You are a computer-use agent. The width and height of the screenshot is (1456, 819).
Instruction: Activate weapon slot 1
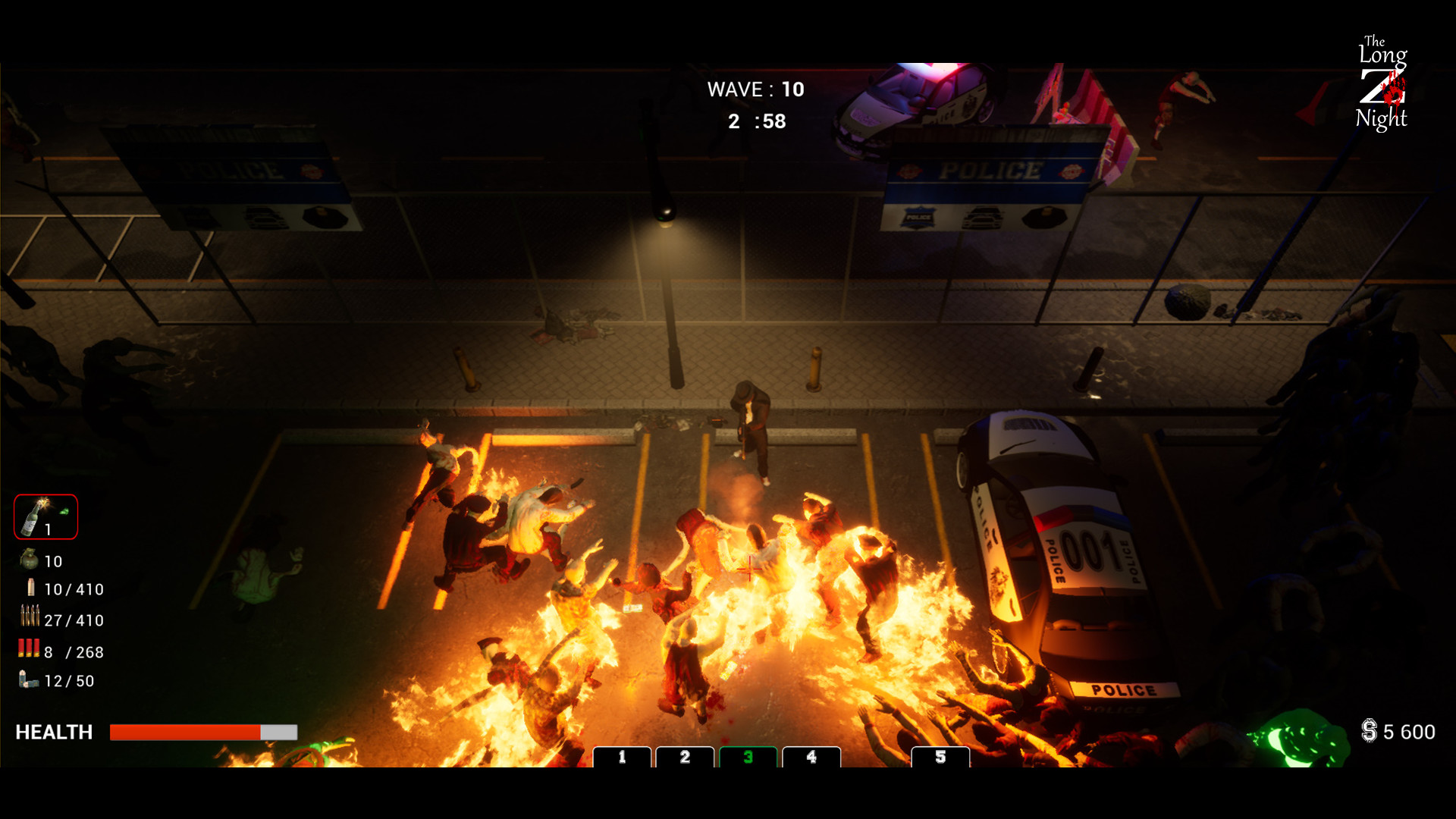click(x=623, y=757)
